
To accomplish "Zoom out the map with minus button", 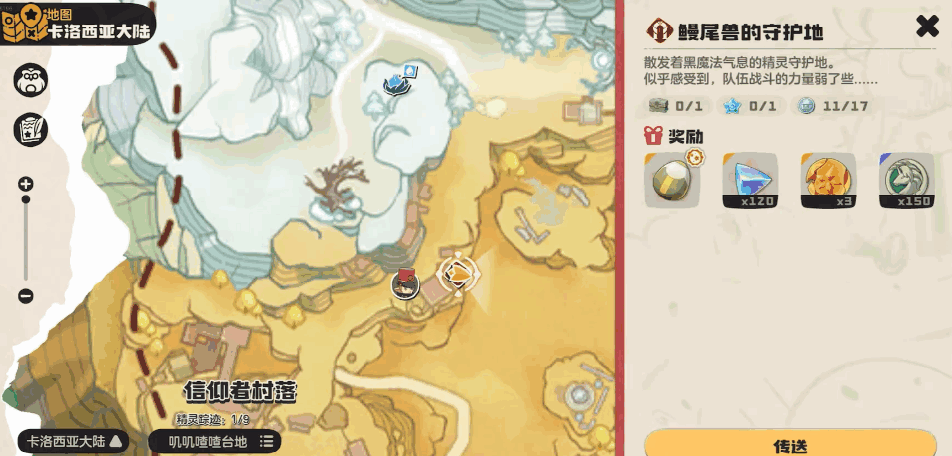I will pos(26,296).
